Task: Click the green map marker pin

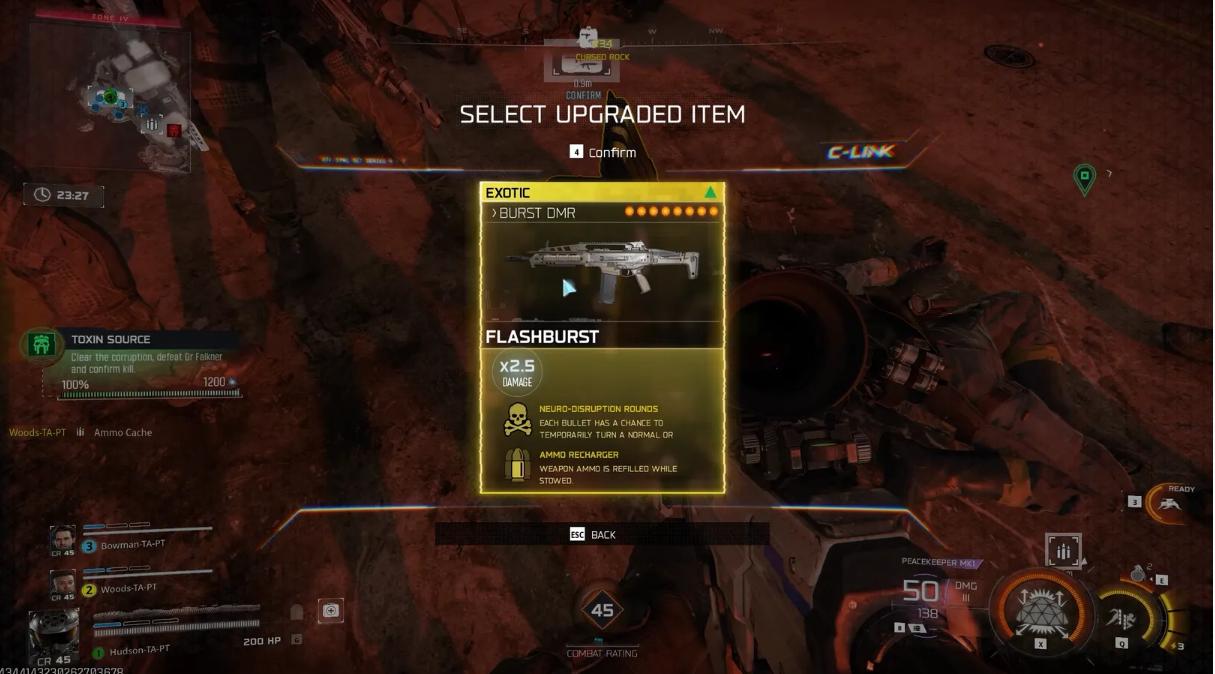Action: point(1083,179)
